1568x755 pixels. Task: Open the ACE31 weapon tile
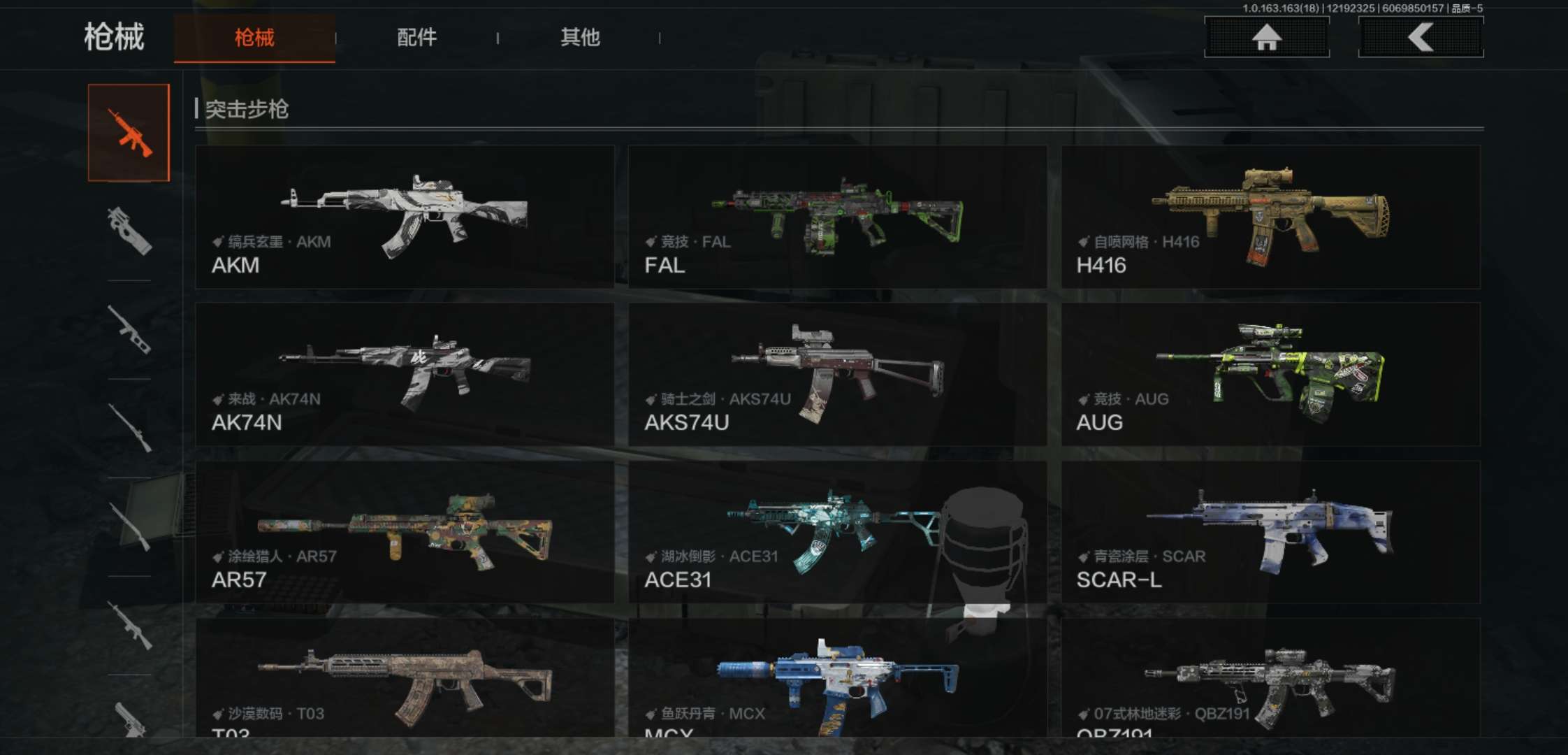(x=837, y=531)
